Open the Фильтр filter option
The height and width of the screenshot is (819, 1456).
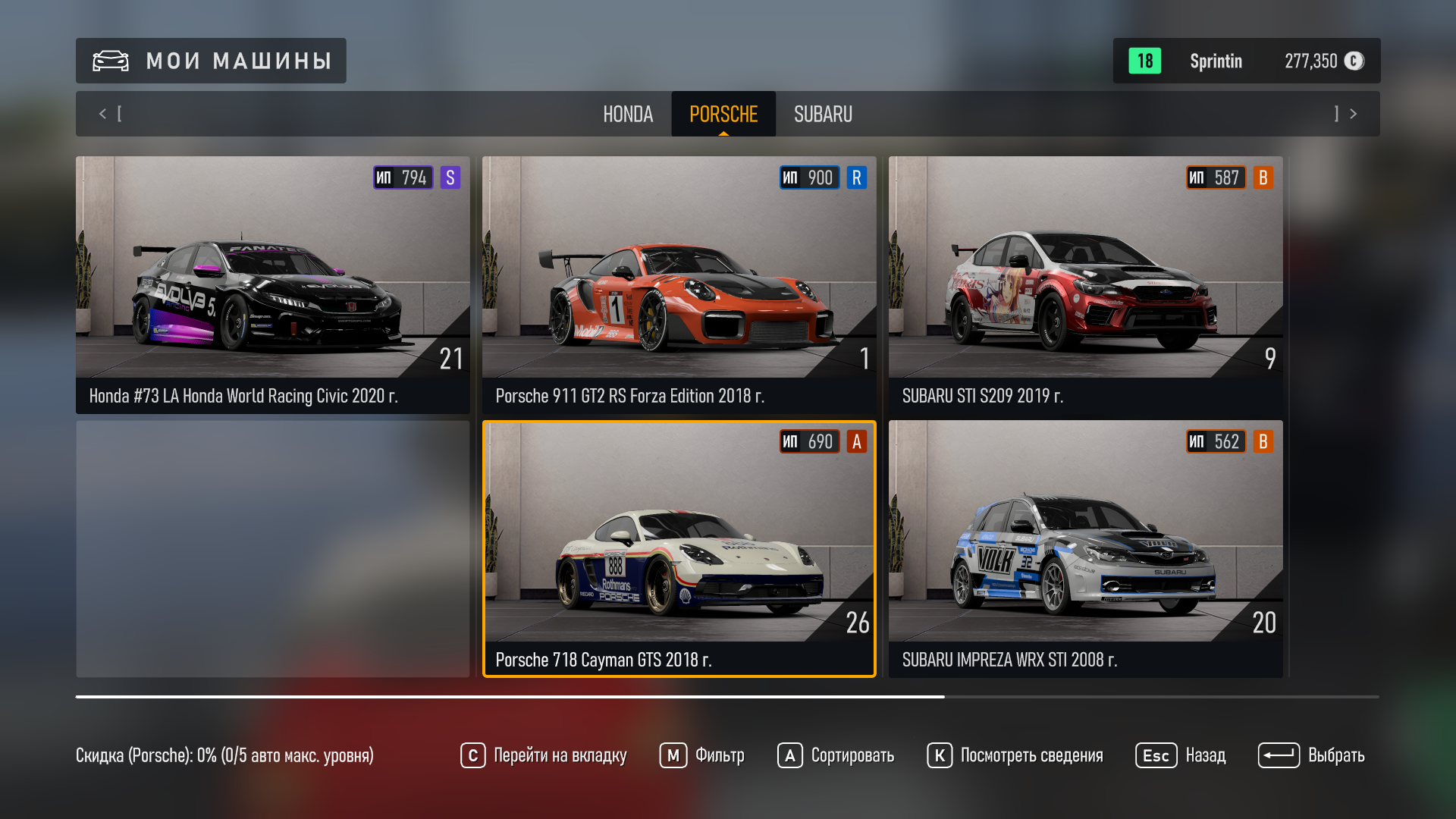pyautogui.click(x=702, y=755)
